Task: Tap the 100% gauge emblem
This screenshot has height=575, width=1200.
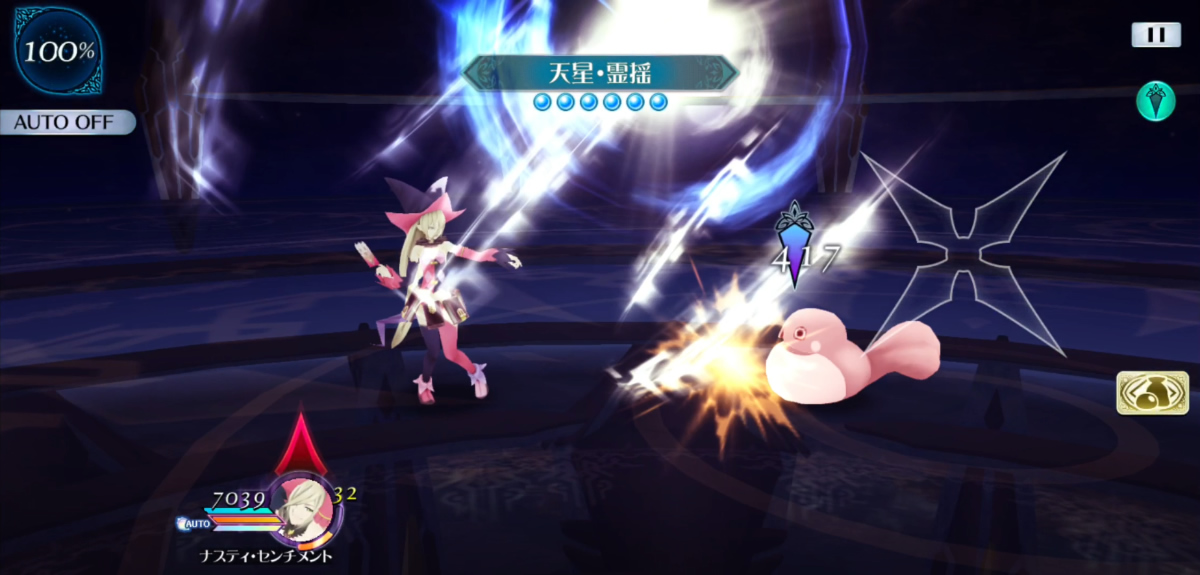Action: (x=59, y=52)
